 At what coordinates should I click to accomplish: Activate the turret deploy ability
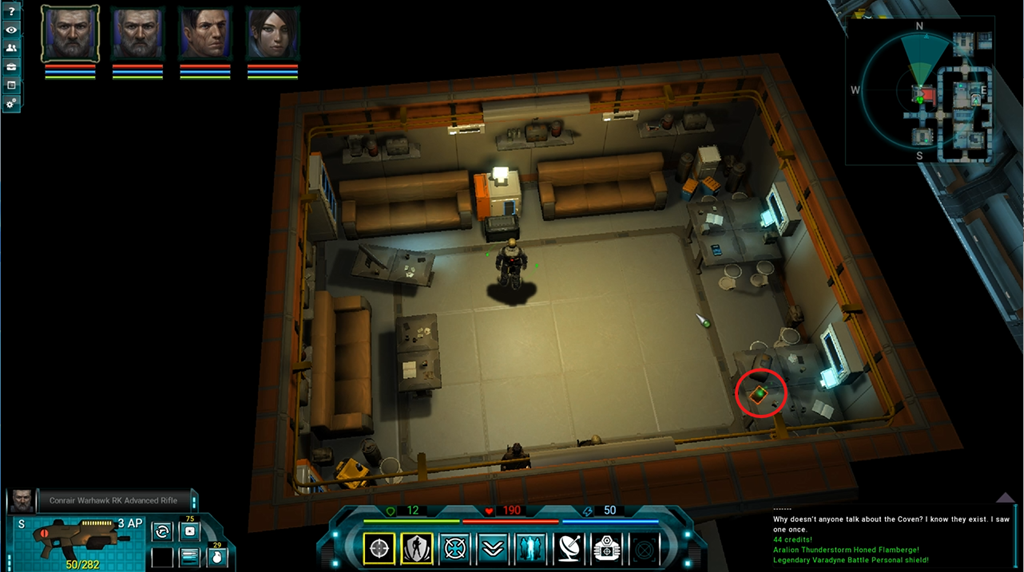(606, 548)
